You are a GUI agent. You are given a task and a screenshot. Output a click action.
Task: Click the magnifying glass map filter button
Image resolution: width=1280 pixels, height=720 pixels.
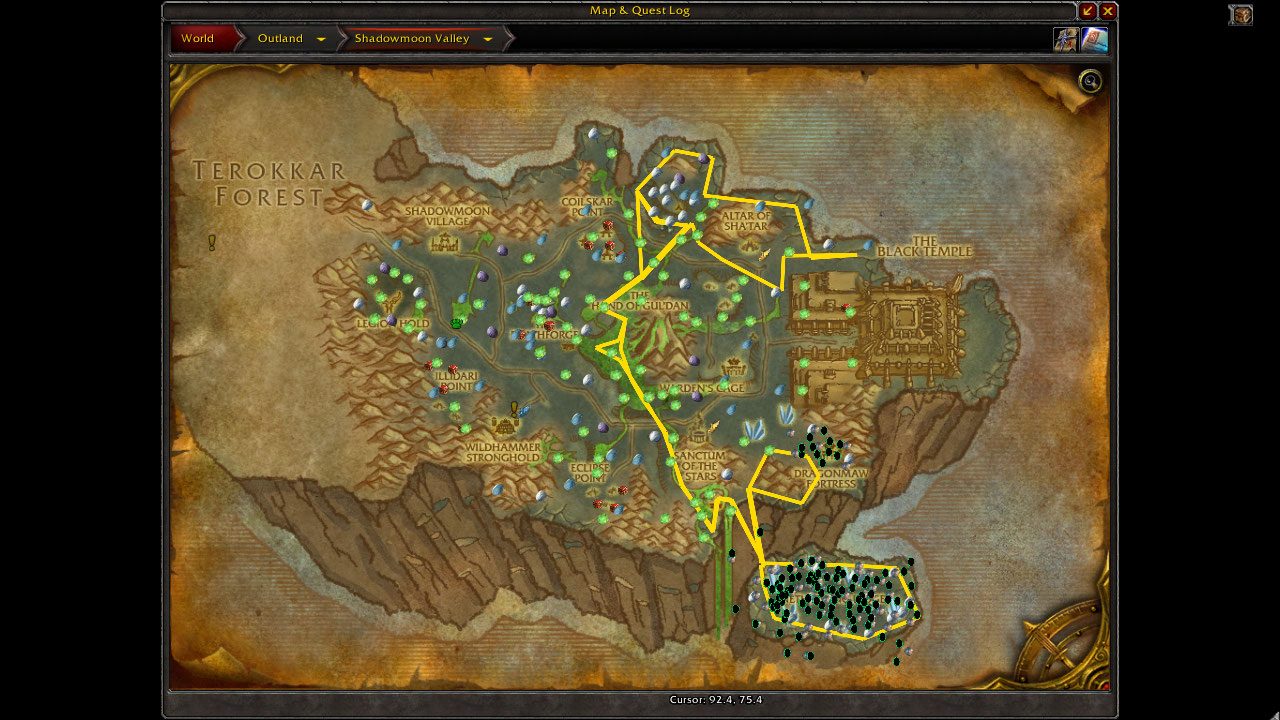coord(1090,82)
